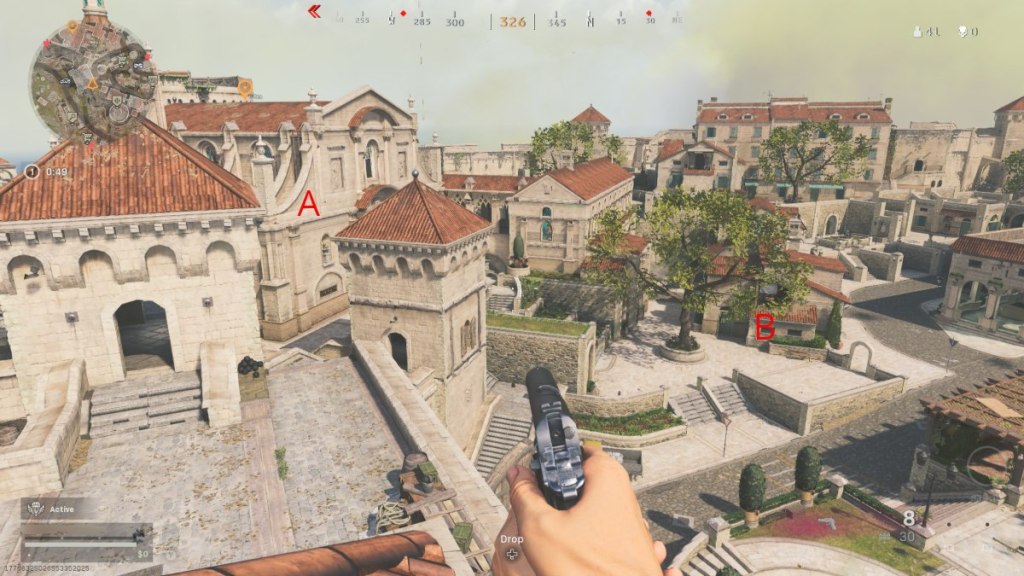Select the red objective A marker
The width and height of the screenshot is (1024, 576).
309,204
